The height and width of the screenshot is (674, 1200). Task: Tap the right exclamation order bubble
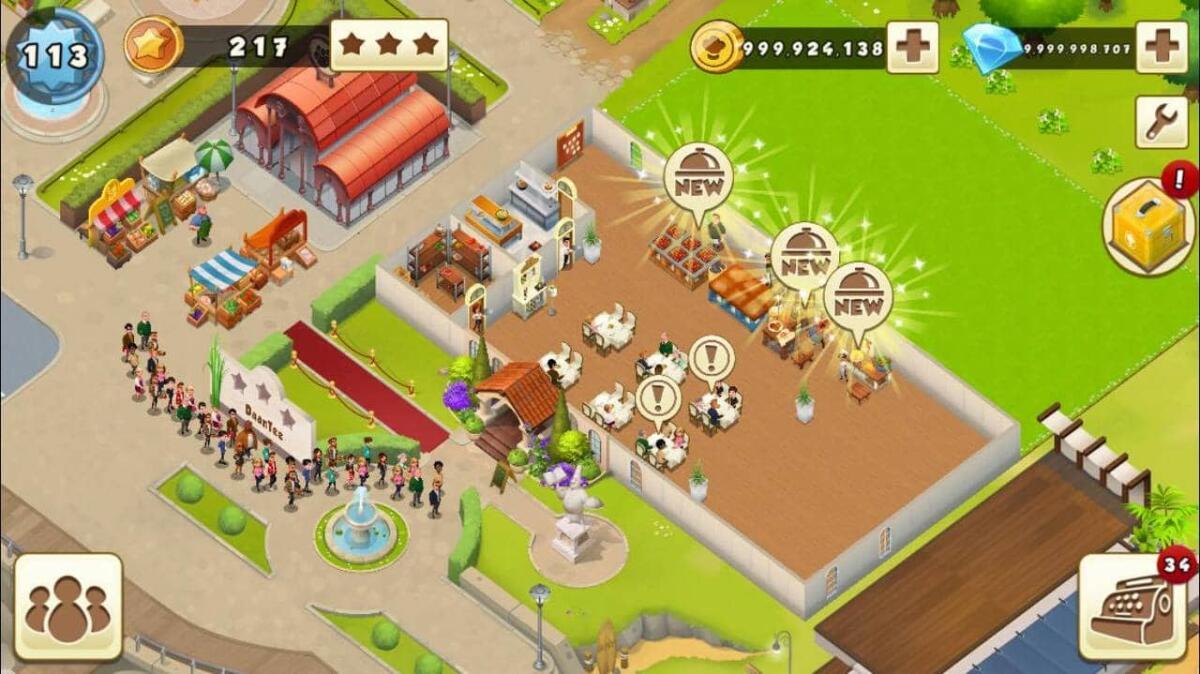(711, 357)
